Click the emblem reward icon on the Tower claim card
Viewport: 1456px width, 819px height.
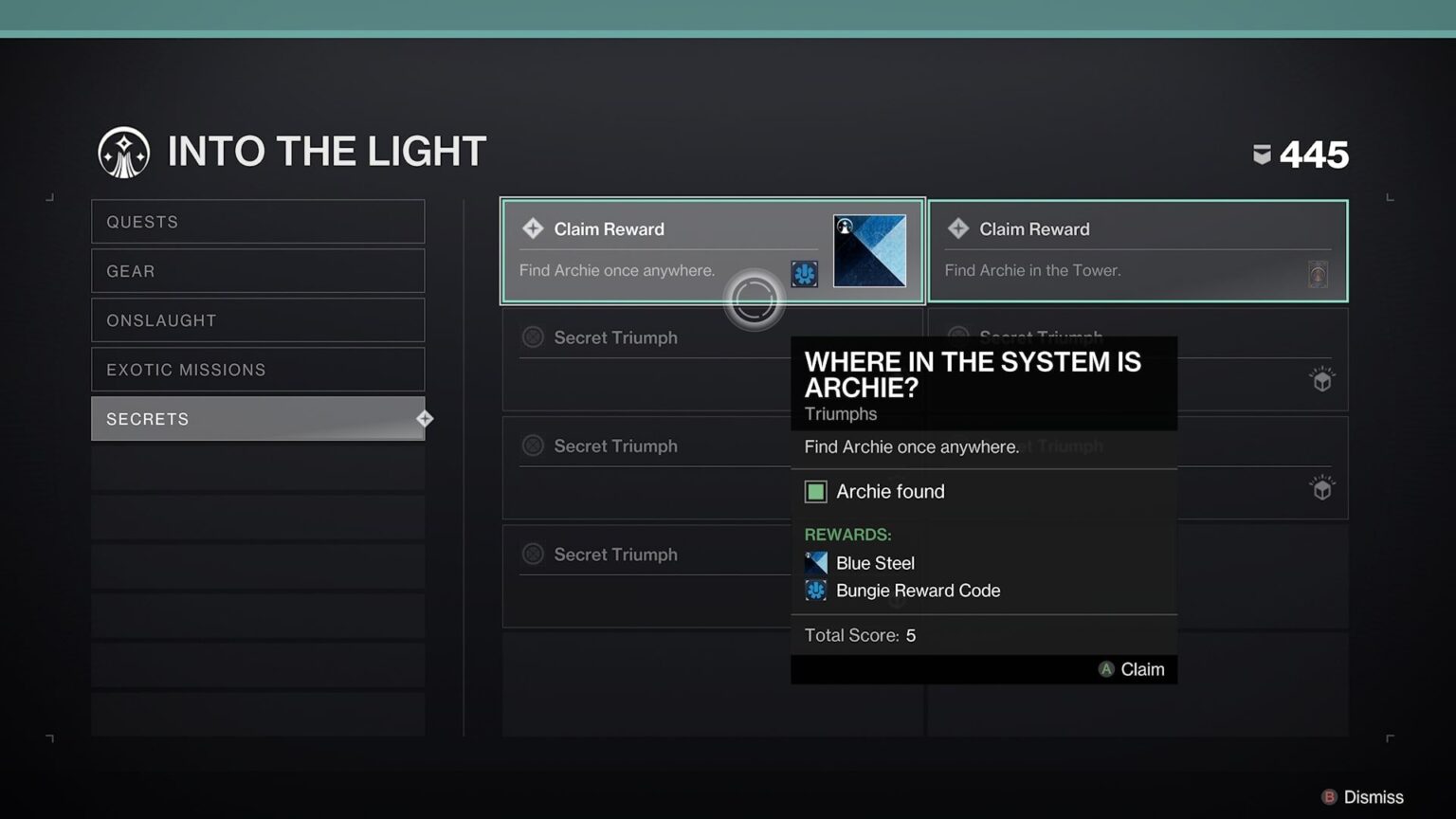pos(1319,274)
